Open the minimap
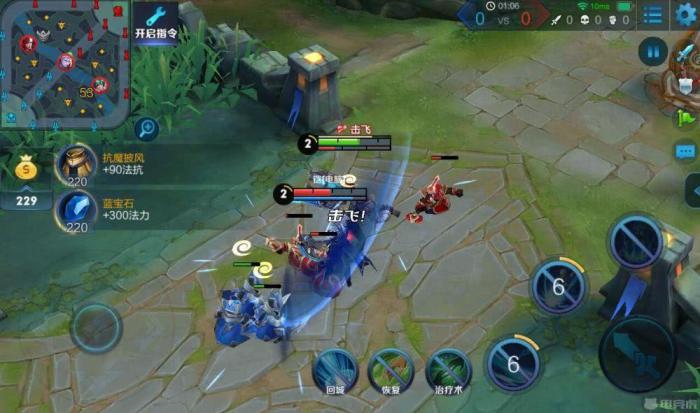The height and width of the screenshot is (413, 700). click(65, 64)
